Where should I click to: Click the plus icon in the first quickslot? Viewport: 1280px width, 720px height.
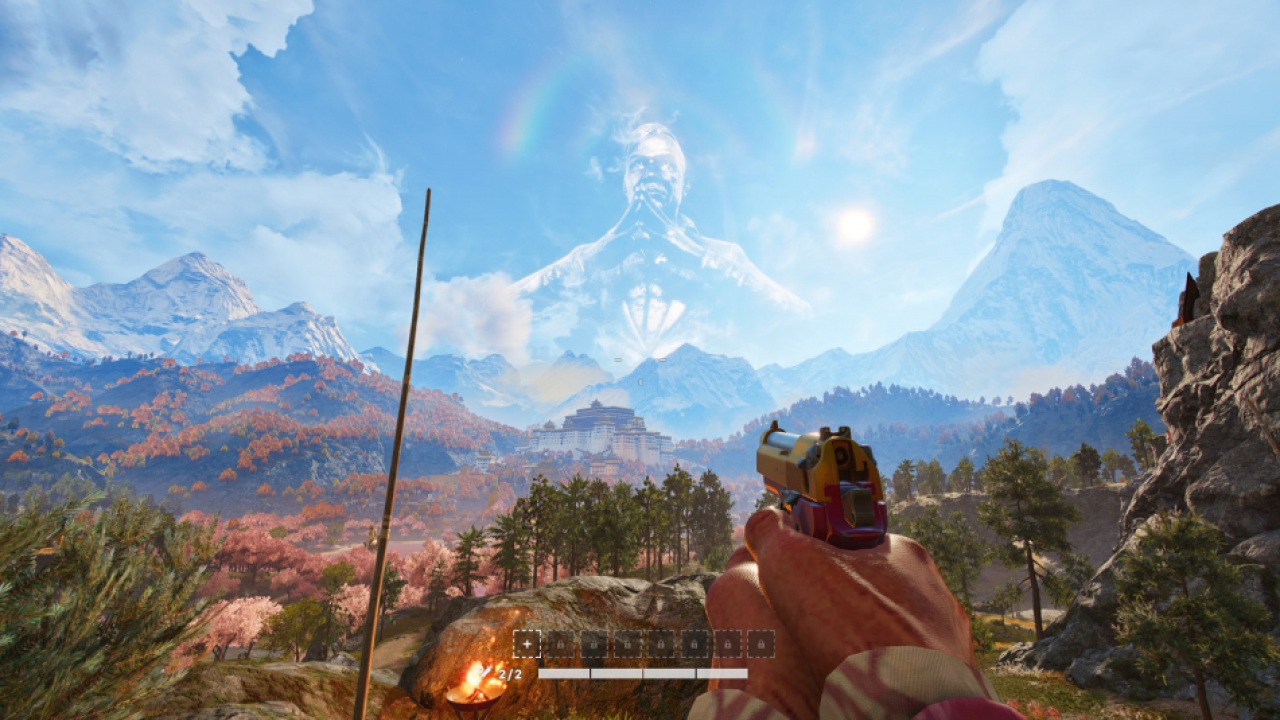coord(527,644)
